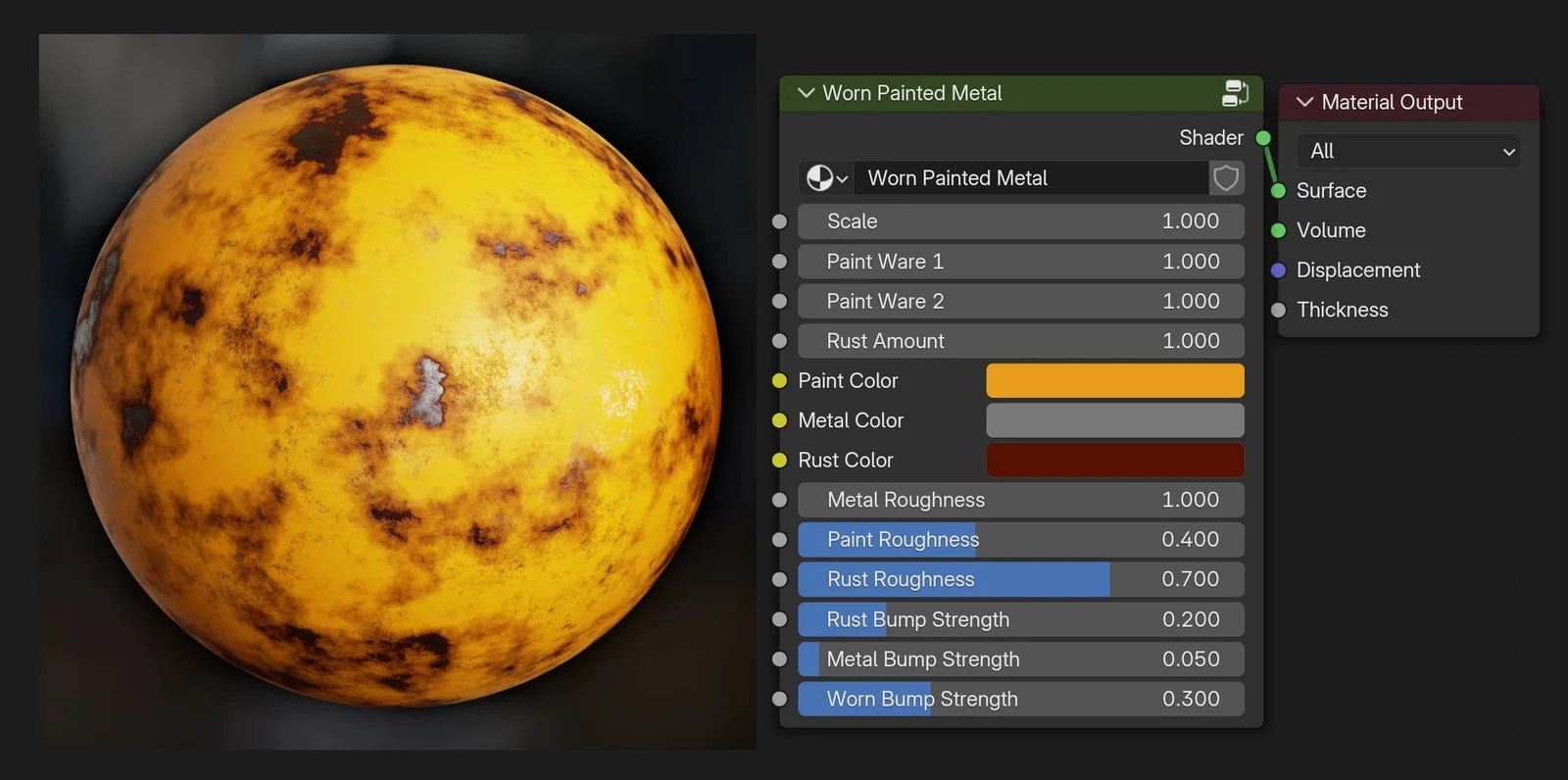Click the Worn Bump Strength slider
This screenshot has width=1568, height=780.
1020,699
